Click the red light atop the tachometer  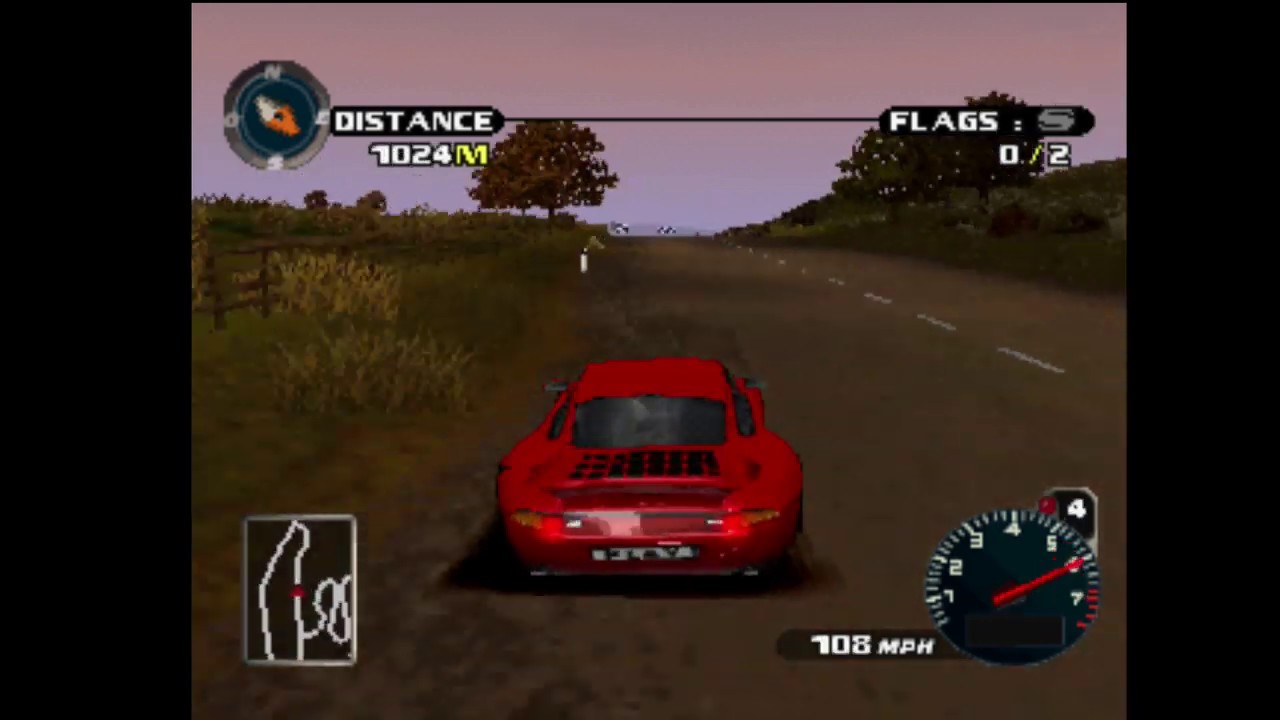click(1046, 504)
